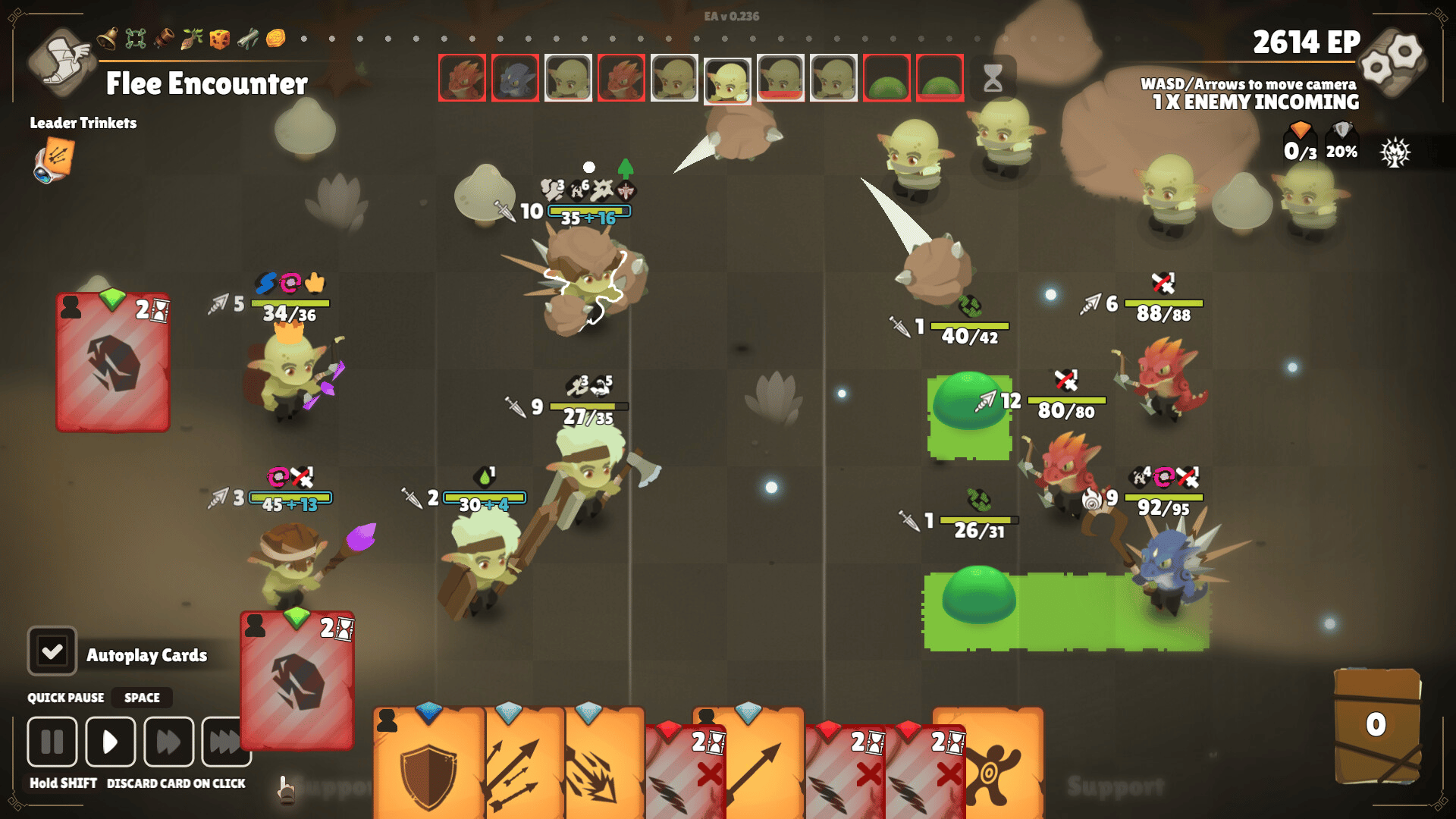The width and height of the screenshot is (1456, 819).
Task: Click the hourglass at turn order end
Action: 993,78
